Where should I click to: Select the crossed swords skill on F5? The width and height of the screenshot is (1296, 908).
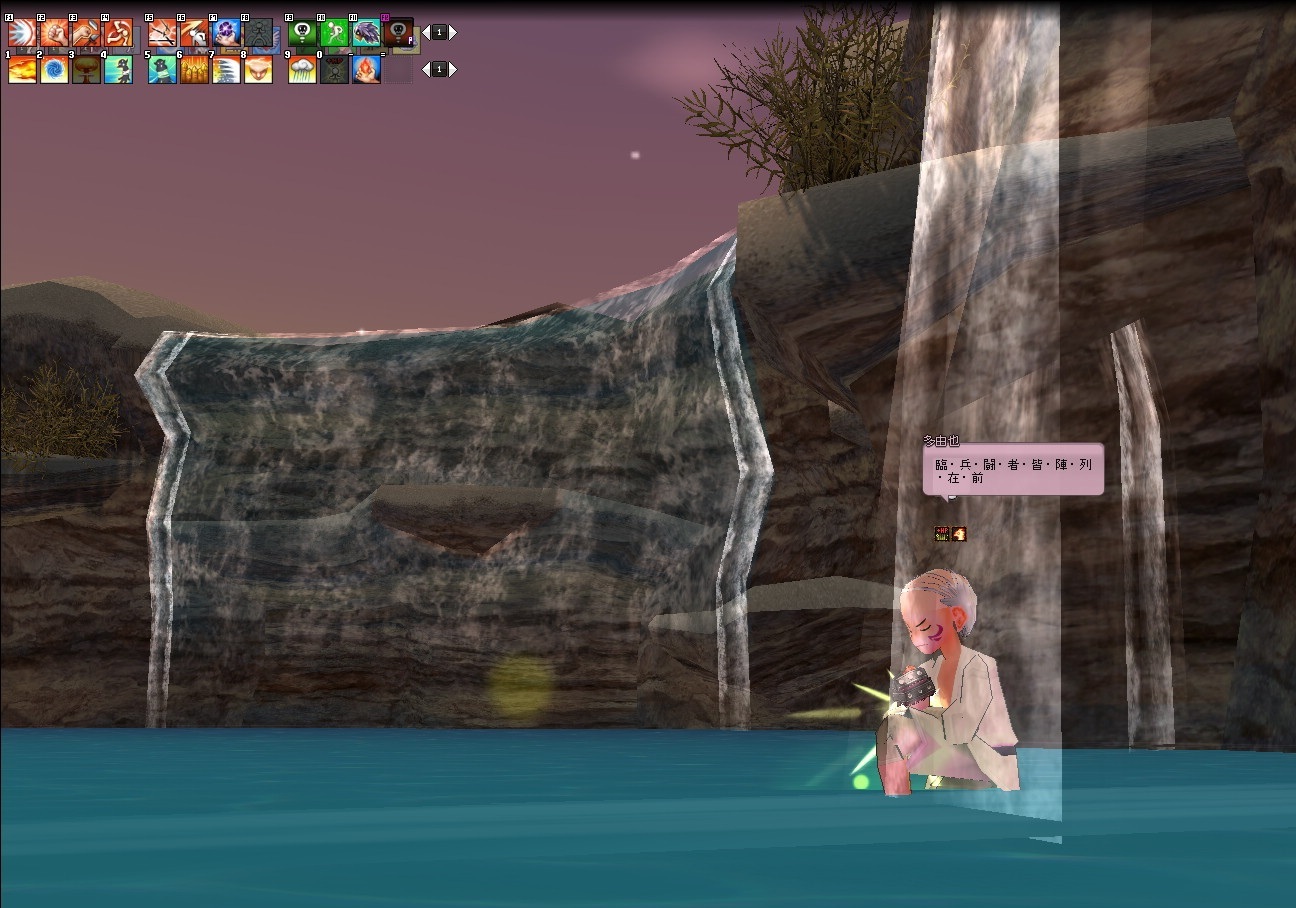(162, 33)
